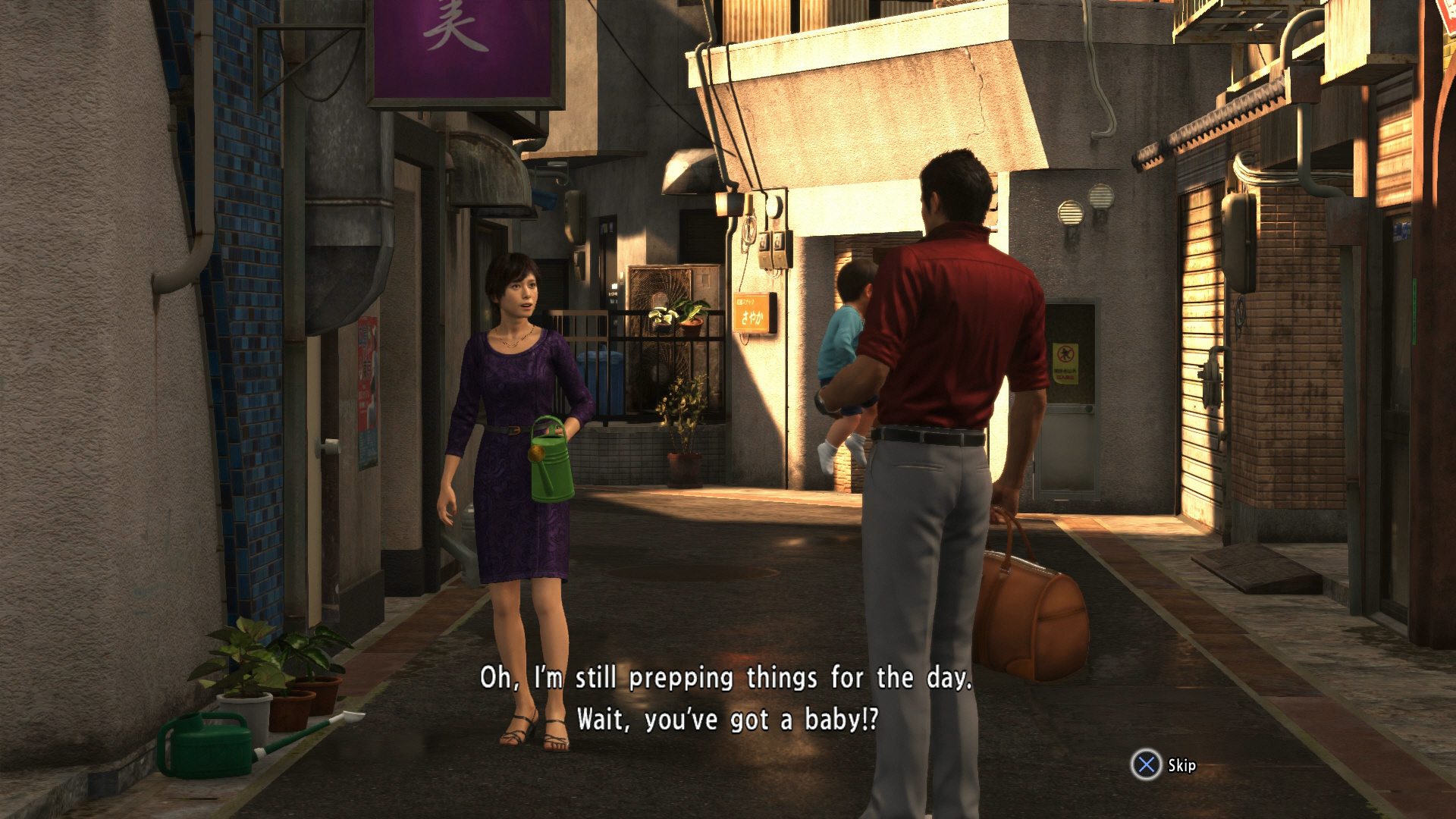Select the round wall vent on the building

pyautogui.click(x=1070, y=213)
